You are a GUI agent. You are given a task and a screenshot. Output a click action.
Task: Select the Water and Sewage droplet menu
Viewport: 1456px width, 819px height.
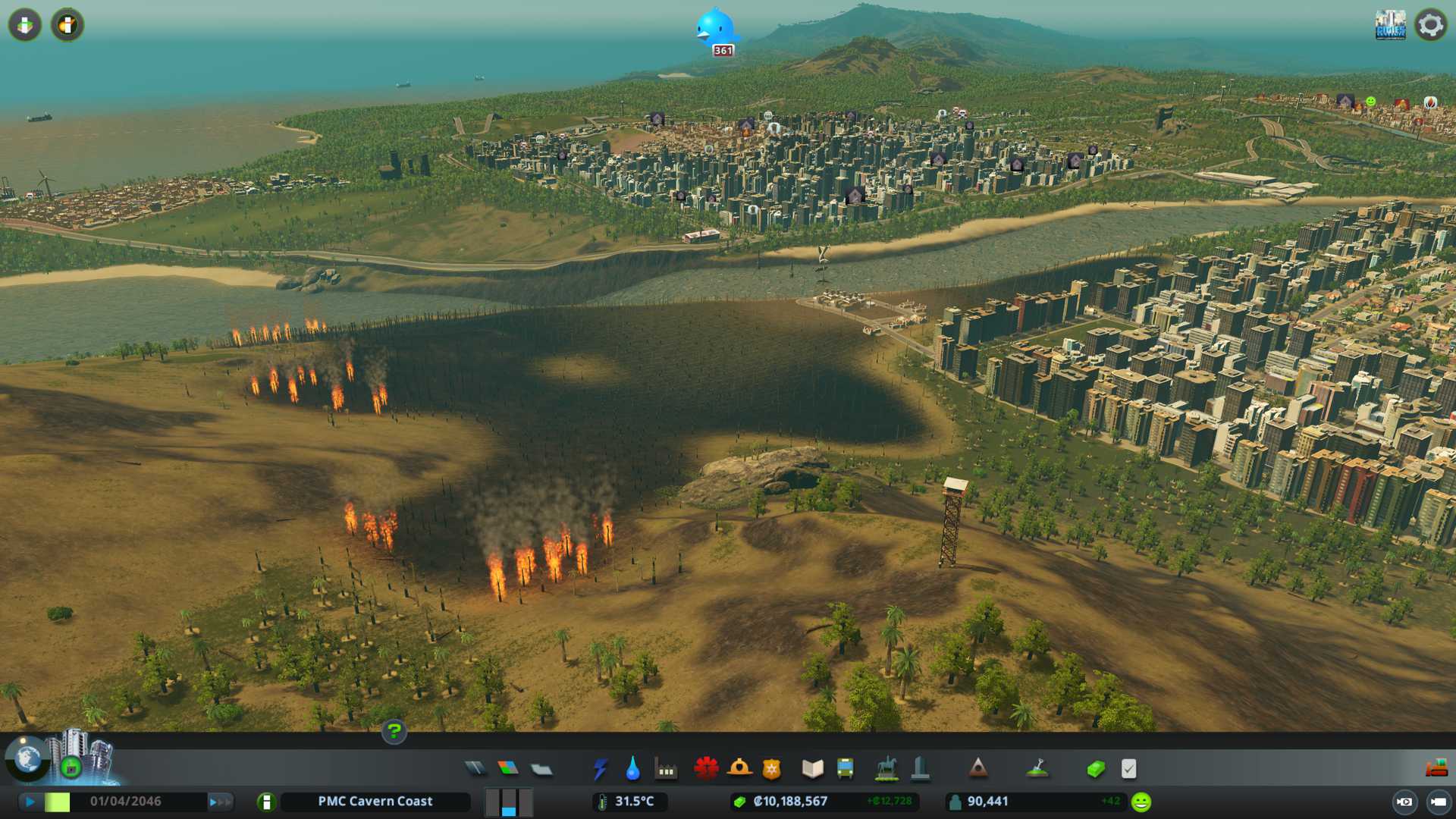(x=632, y=769)
